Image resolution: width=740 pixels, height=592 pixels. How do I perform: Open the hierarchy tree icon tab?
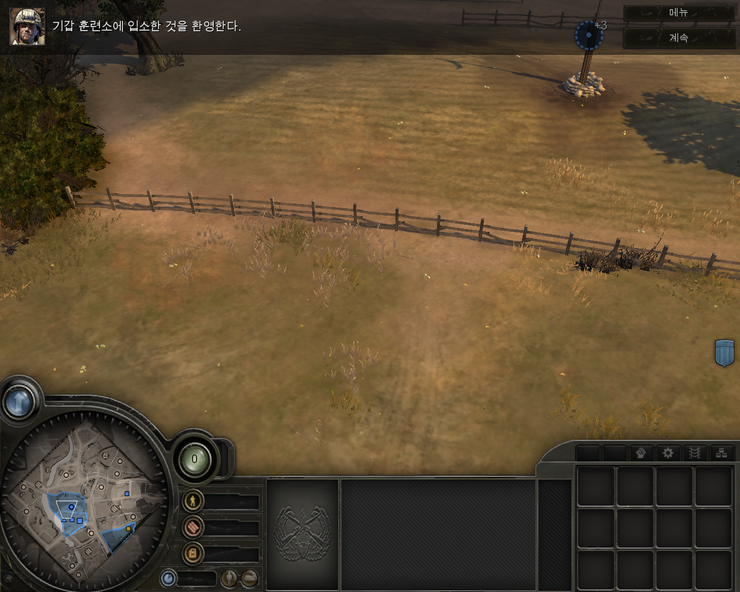[722, 453]
